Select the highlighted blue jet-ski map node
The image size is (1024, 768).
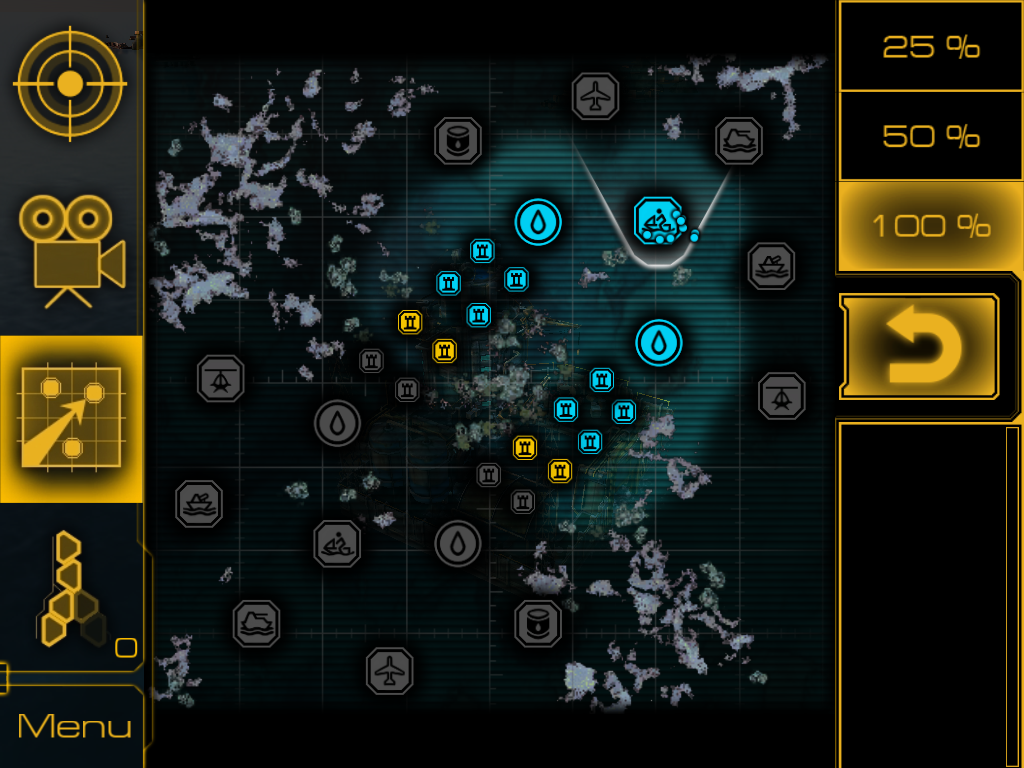[x=657, y=220]
